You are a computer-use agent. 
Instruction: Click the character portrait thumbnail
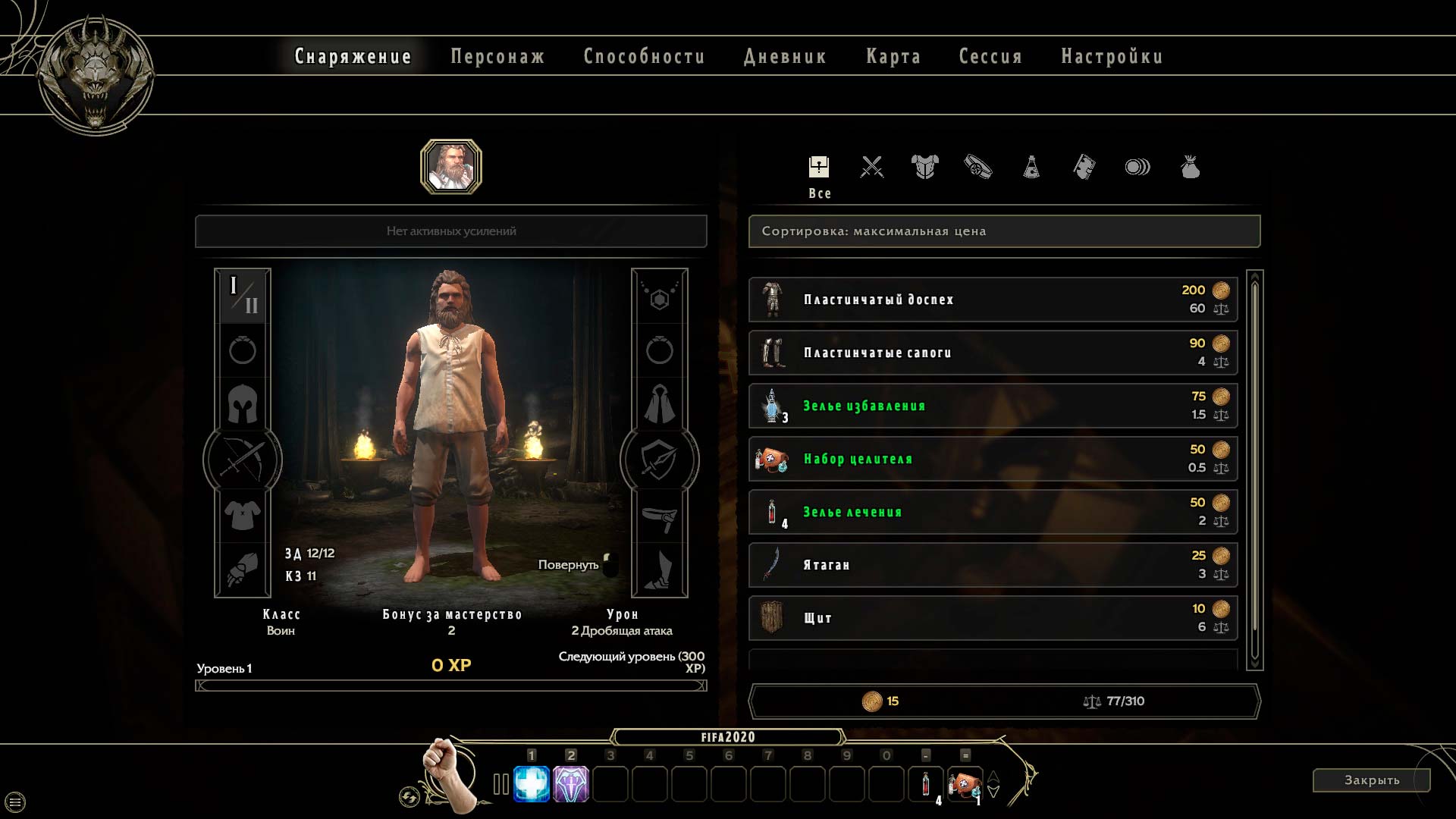pos(451,167)
